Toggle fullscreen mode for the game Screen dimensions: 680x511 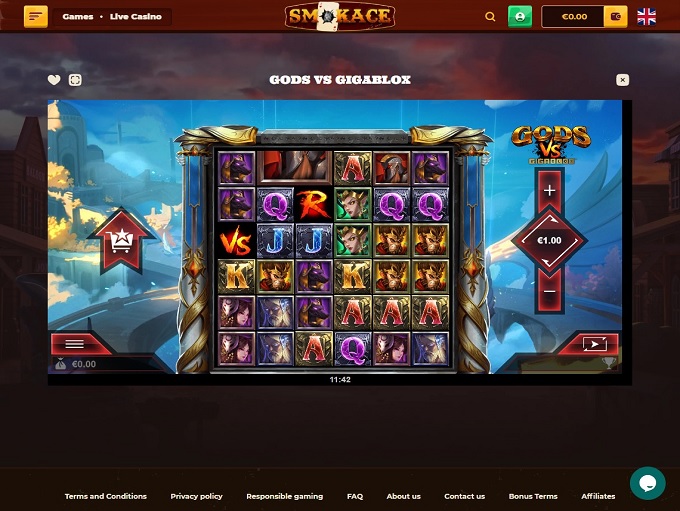click(x=75, y=80)
